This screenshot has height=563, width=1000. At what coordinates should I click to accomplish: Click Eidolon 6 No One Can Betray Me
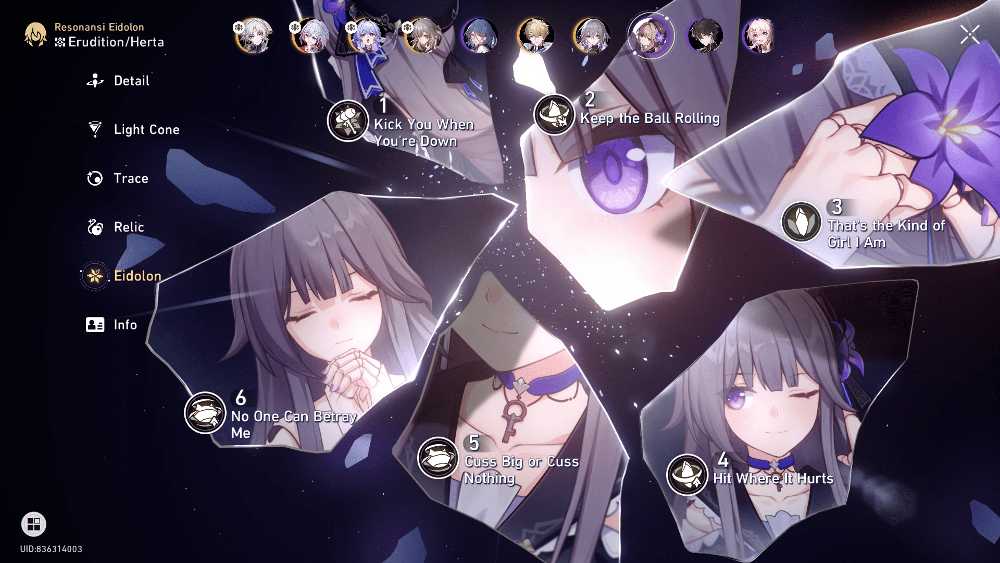[205, 412]
